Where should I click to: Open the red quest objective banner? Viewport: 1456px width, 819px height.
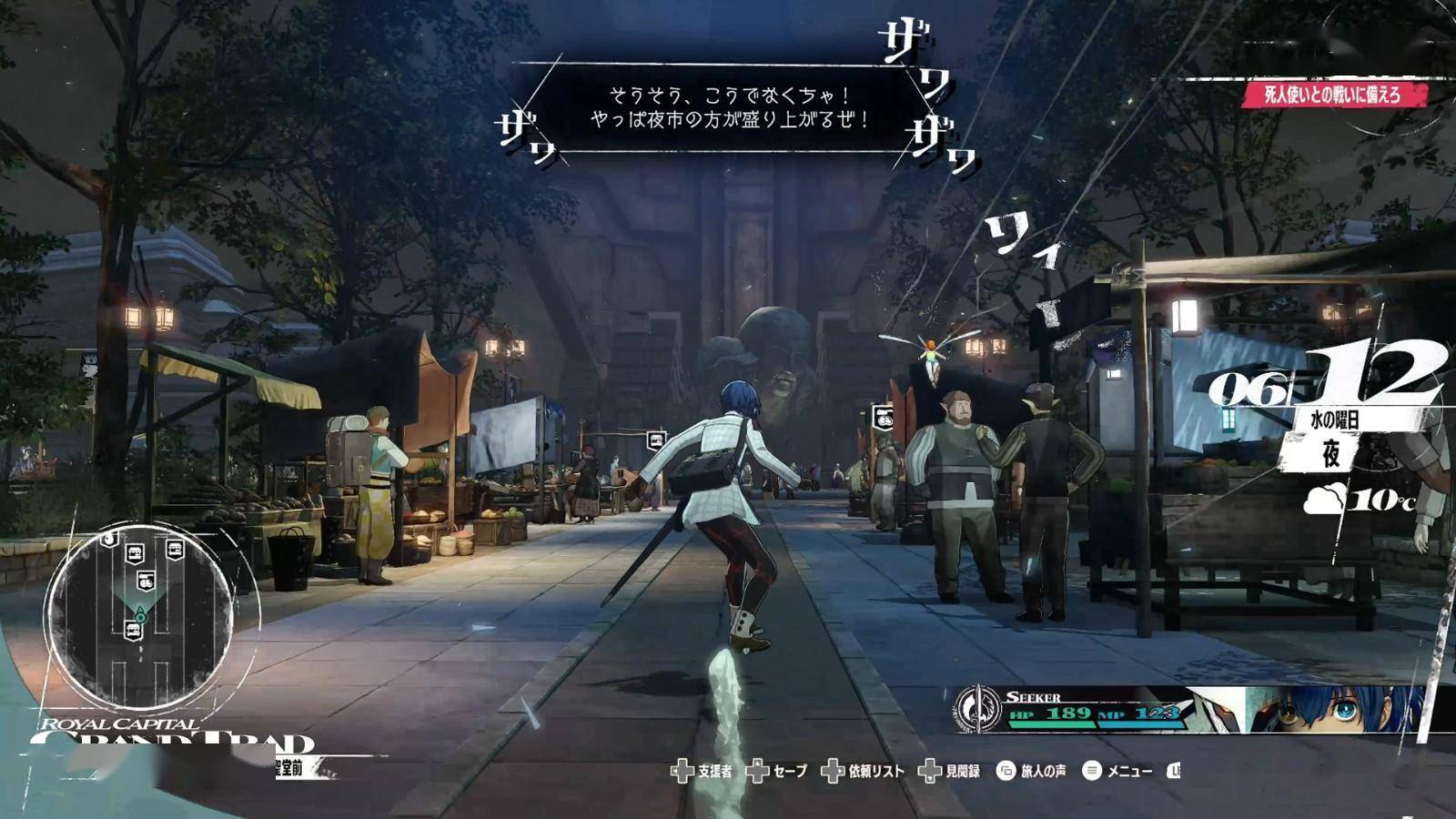coord(1334,95)
